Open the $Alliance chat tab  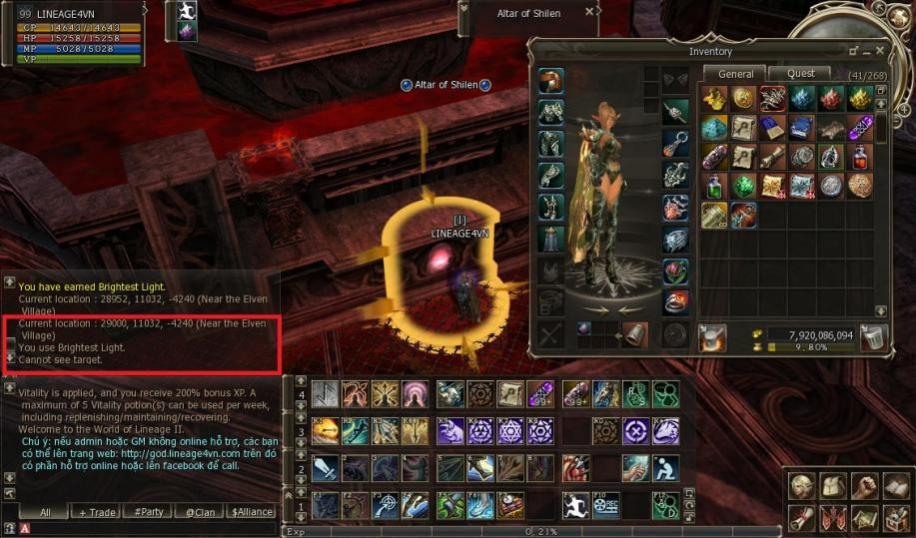[251, 512]
